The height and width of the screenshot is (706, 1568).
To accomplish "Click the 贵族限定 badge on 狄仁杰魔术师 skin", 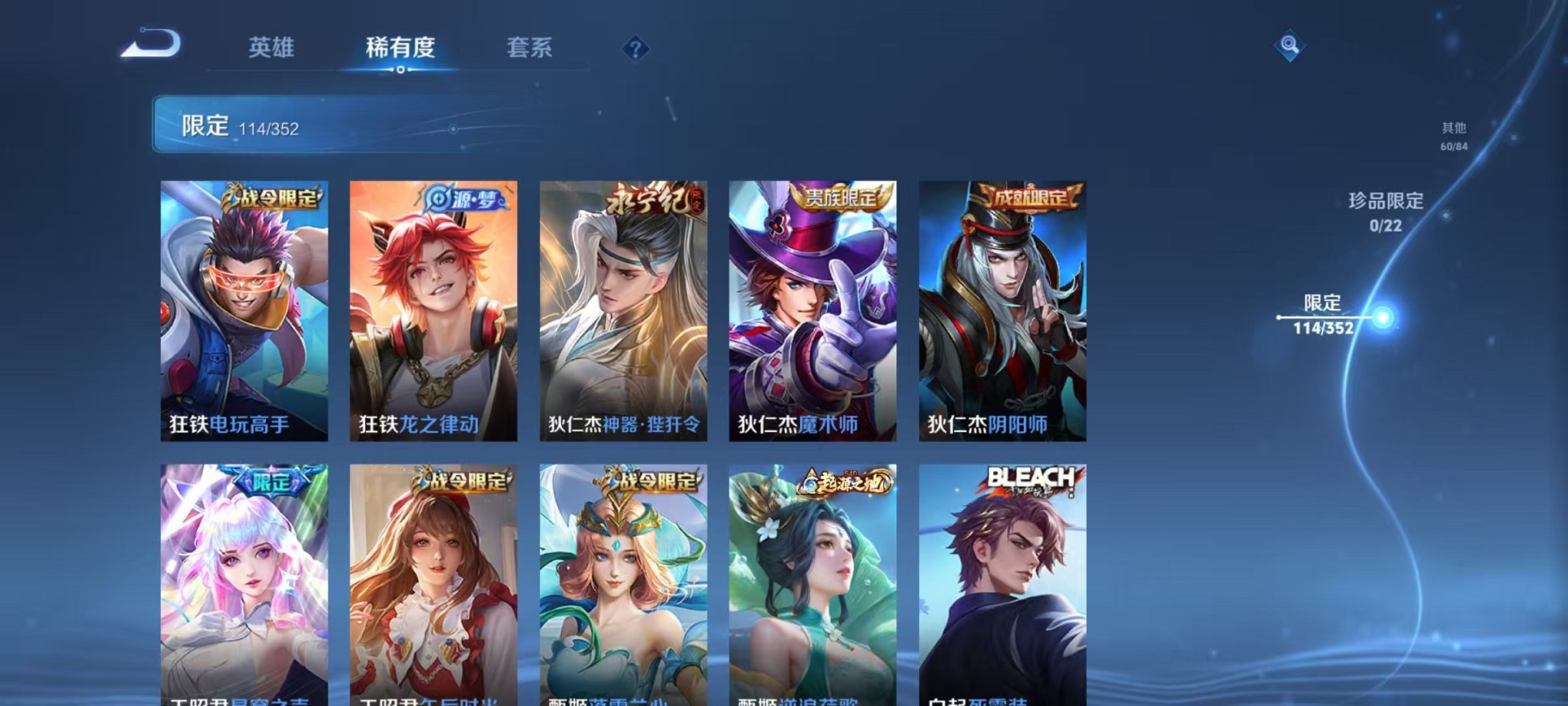I will pos(839,198).
